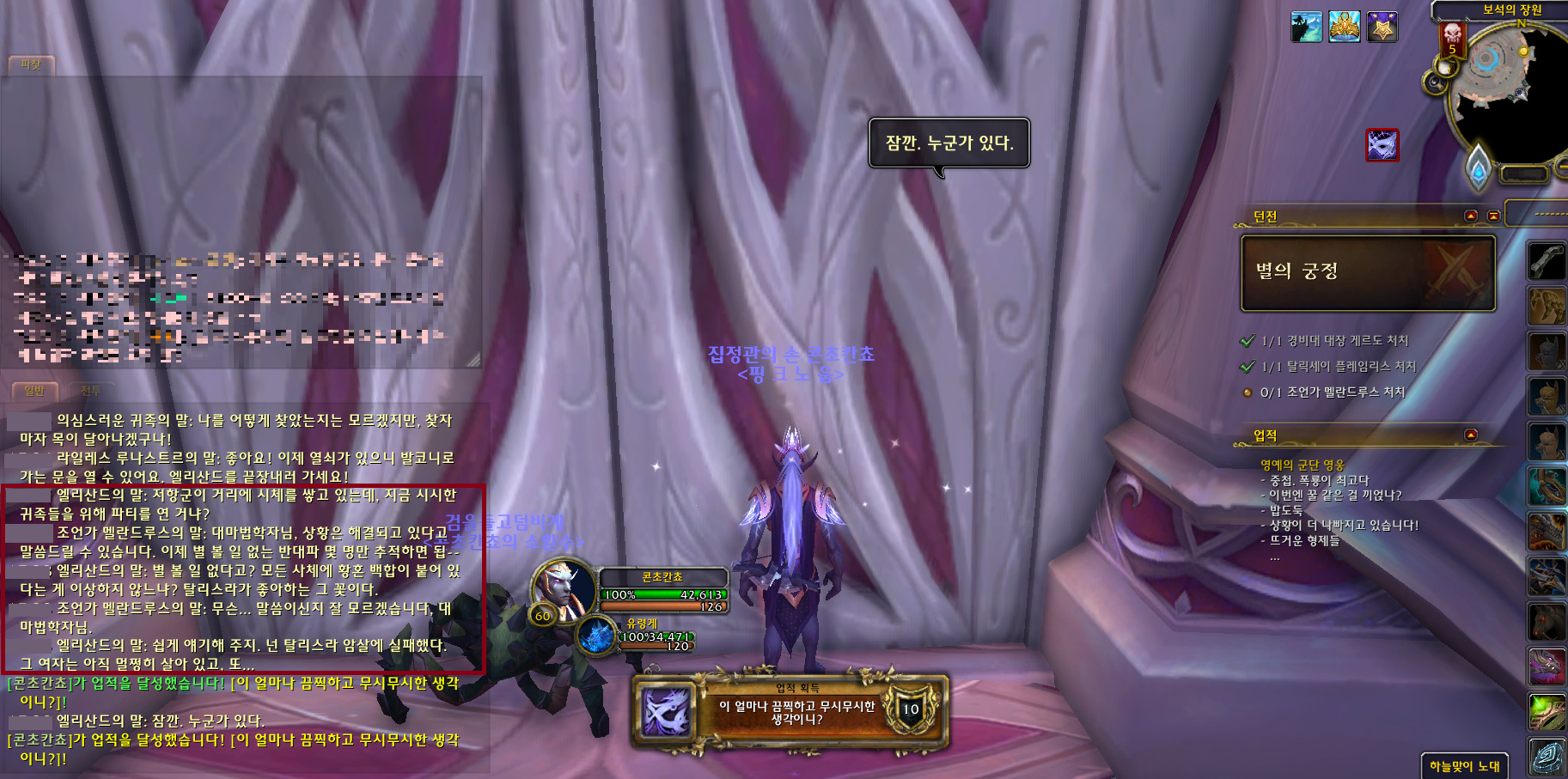
Task: Click the red-bordered mask debuff icon
Action: coord(1382,144)
